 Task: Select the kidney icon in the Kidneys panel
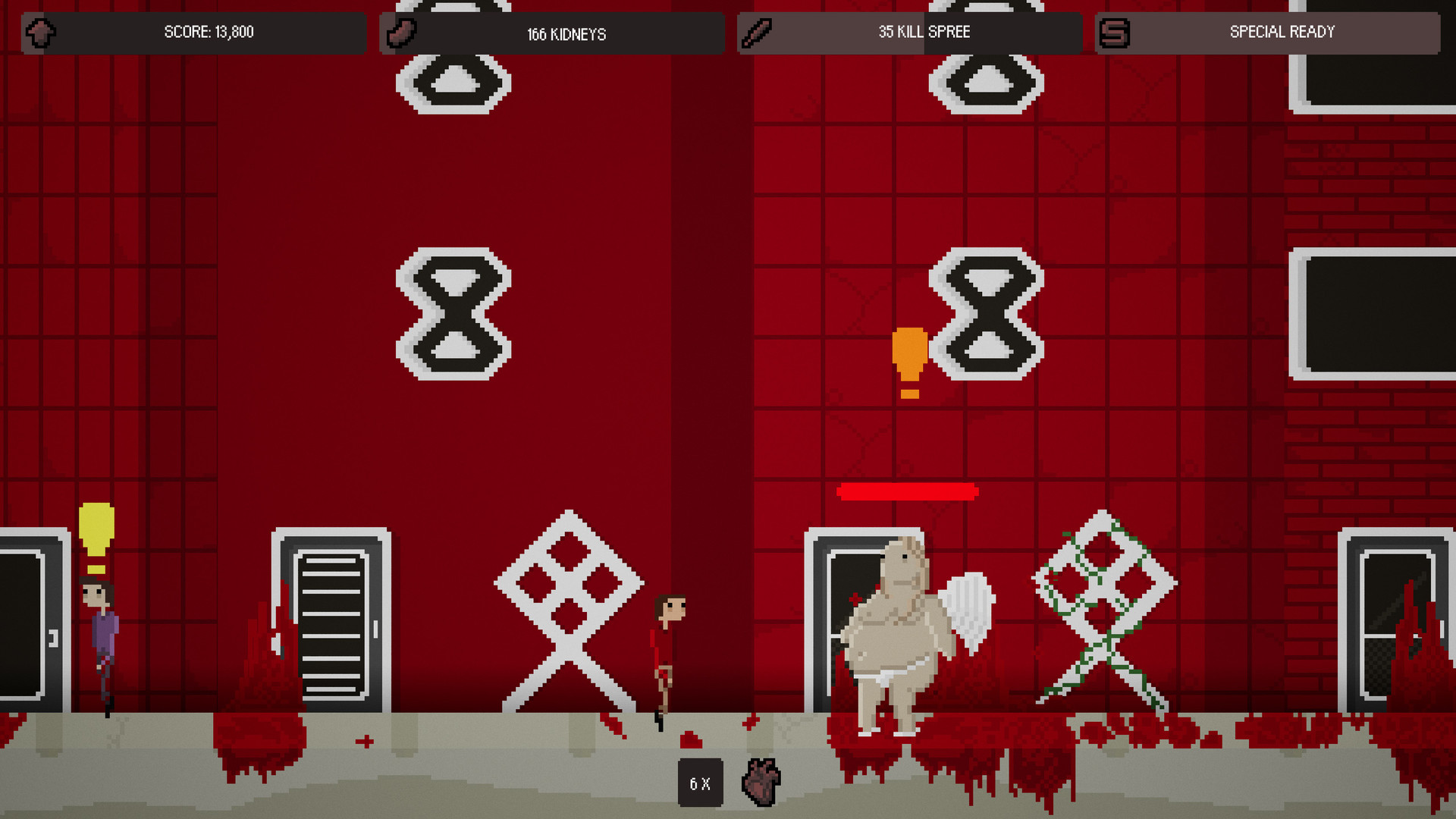click(401, 33)
